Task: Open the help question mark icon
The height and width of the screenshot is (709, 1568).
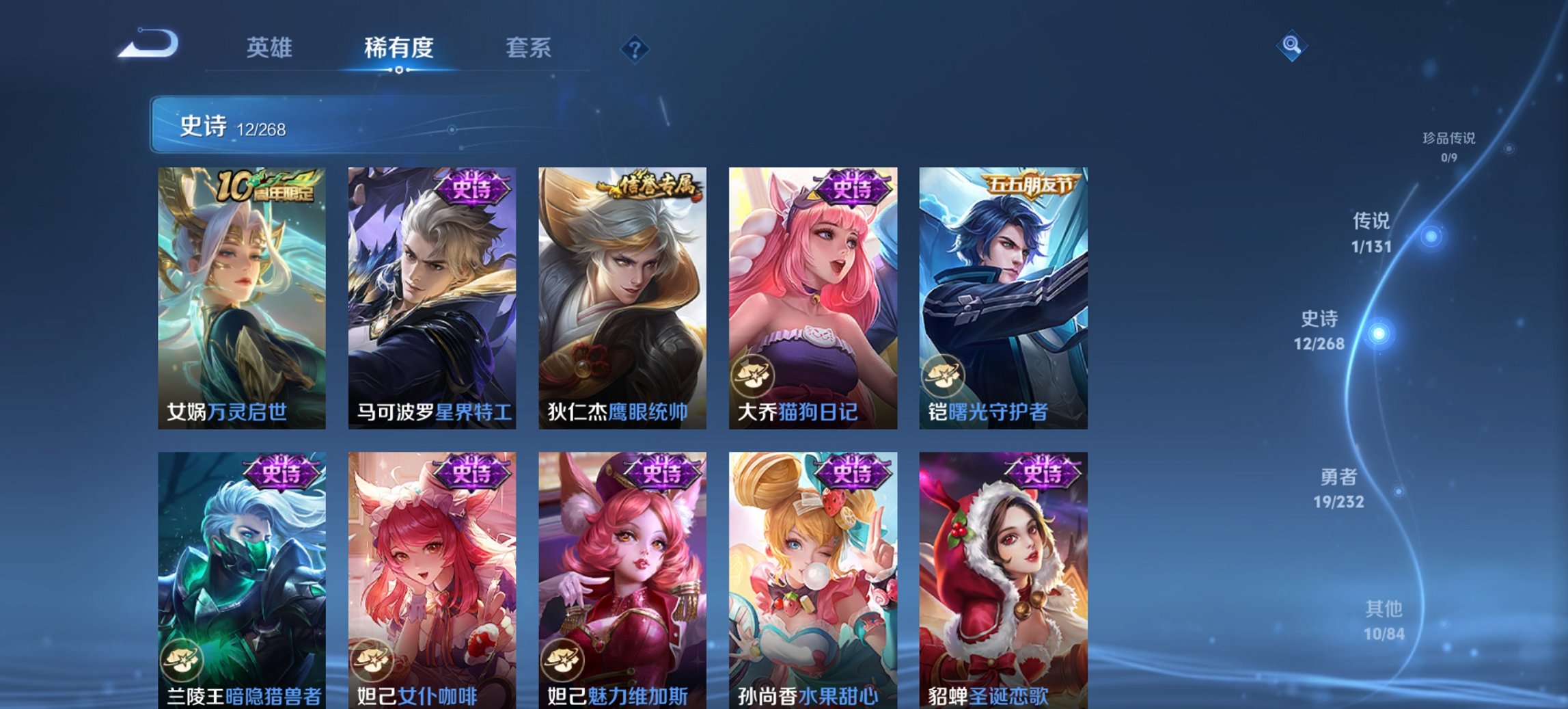Action: point(635,48)
